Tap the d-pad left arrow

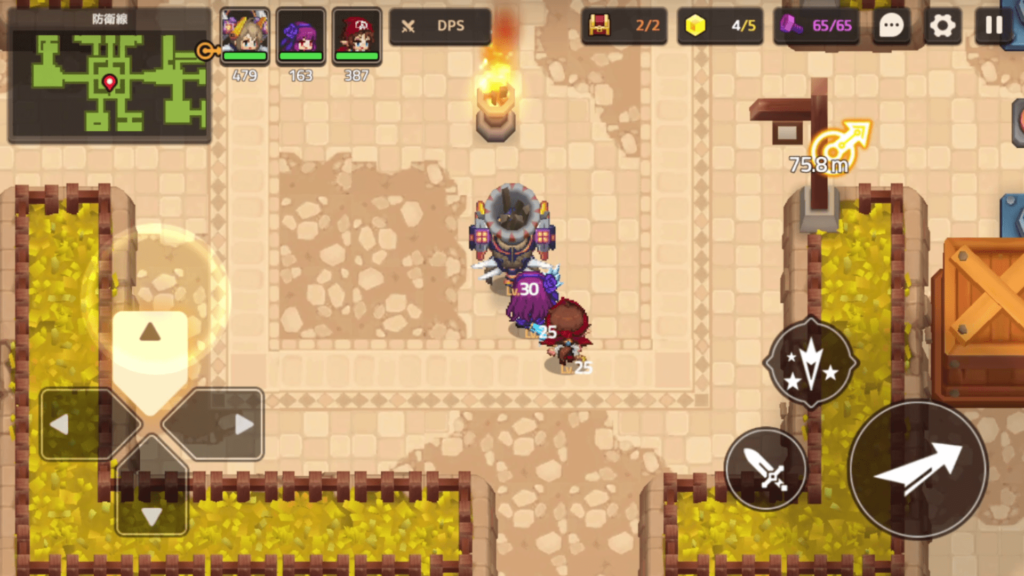click(68, 424)
